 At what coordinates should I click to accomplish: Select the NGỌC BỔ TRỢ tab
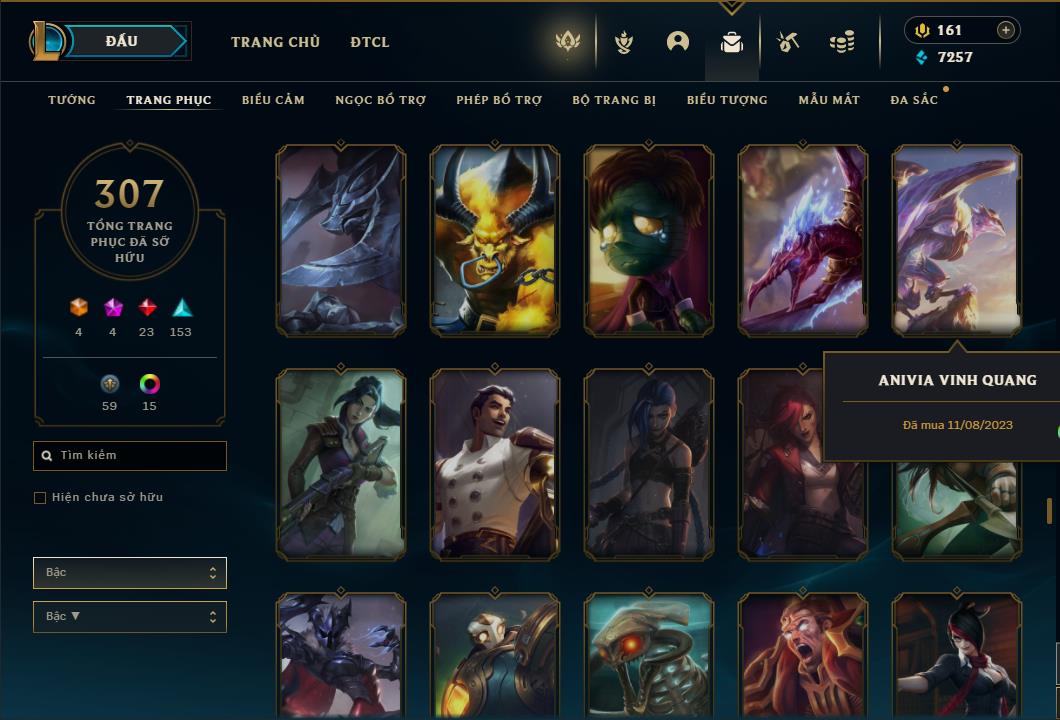380,100
